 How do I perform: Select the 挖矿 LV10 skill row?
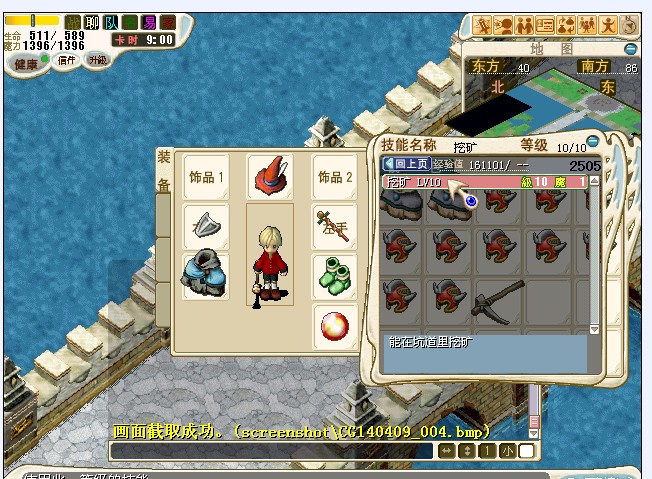pos(452,182)
